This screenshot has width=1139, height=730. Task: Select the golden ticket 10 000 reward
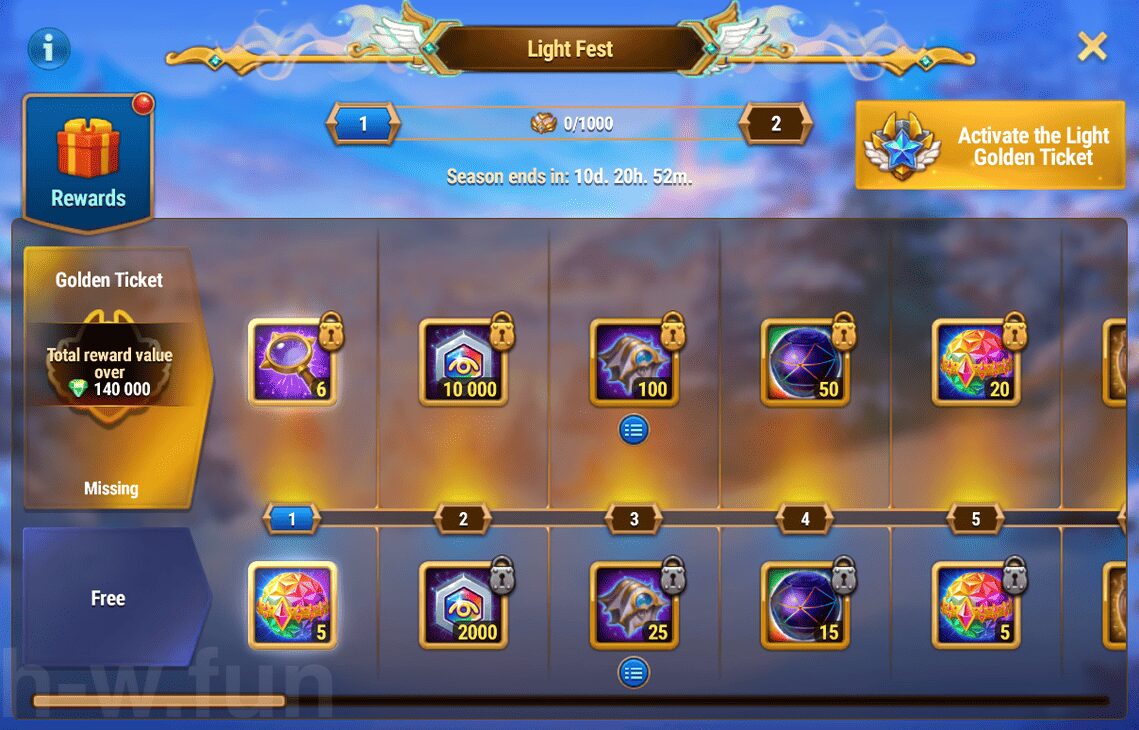[x=463, y=362]
